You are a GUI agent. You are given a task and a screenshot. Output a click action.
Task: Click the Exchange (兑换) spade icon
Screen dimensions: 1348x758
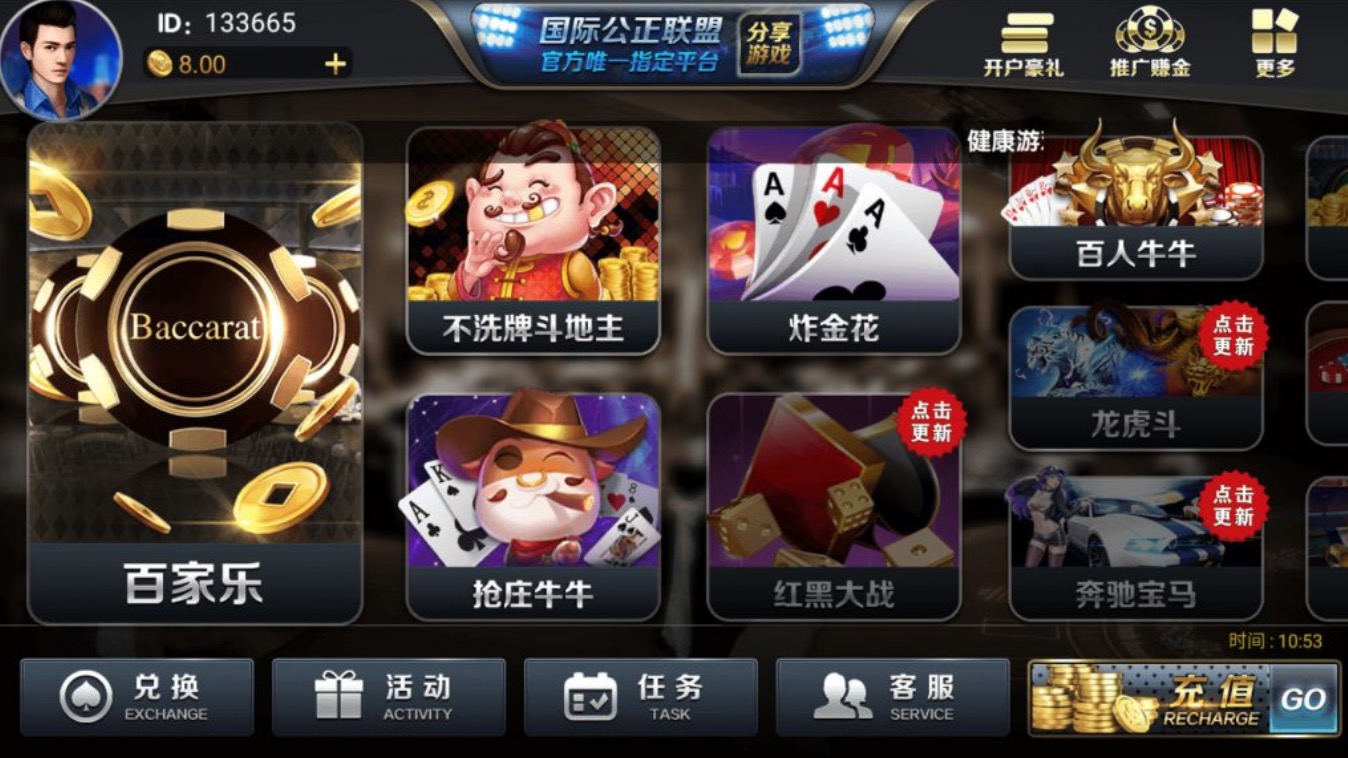click(x=89, y=694)
